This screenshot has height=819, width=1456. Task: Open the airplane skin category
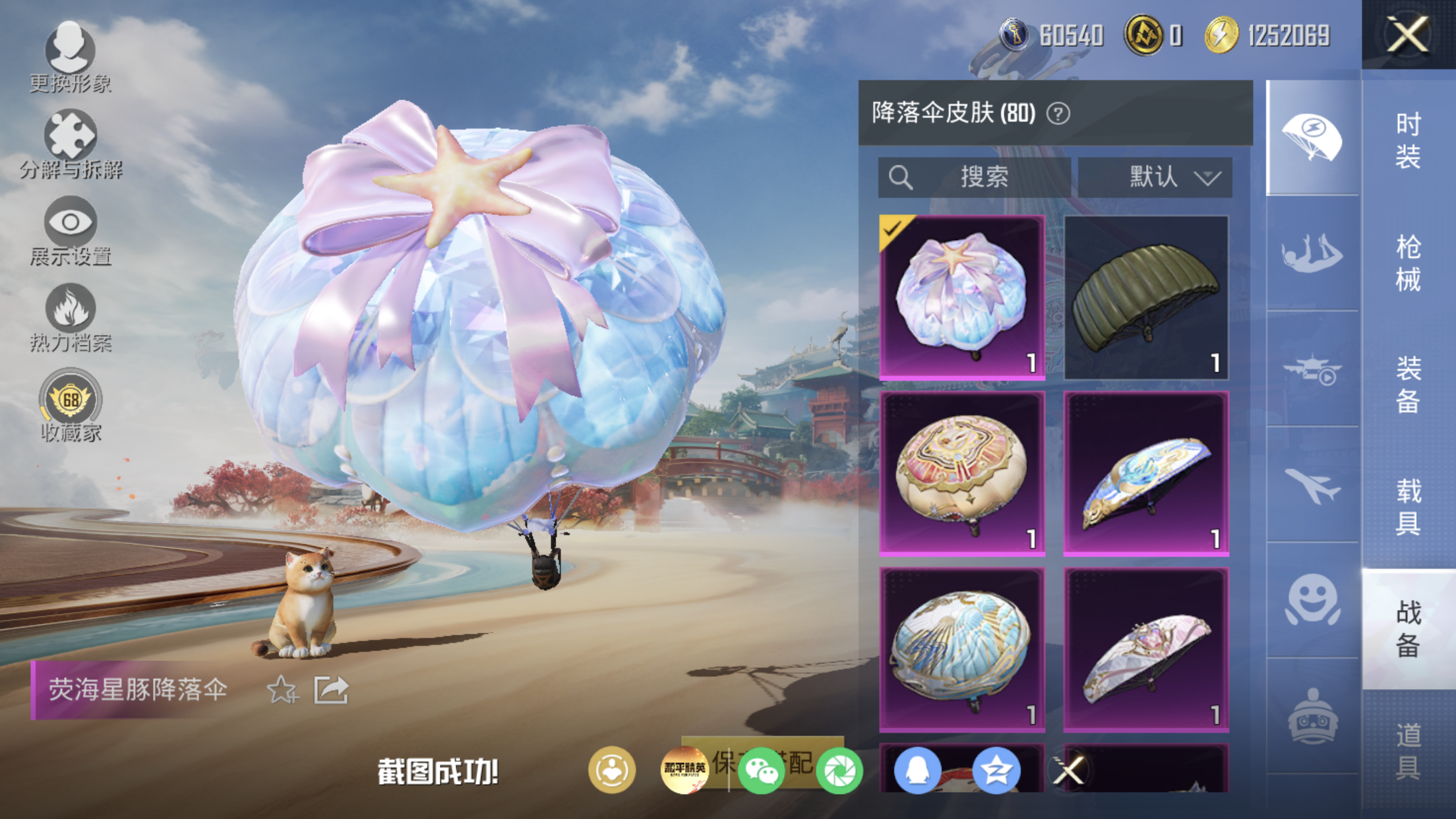1312,486
